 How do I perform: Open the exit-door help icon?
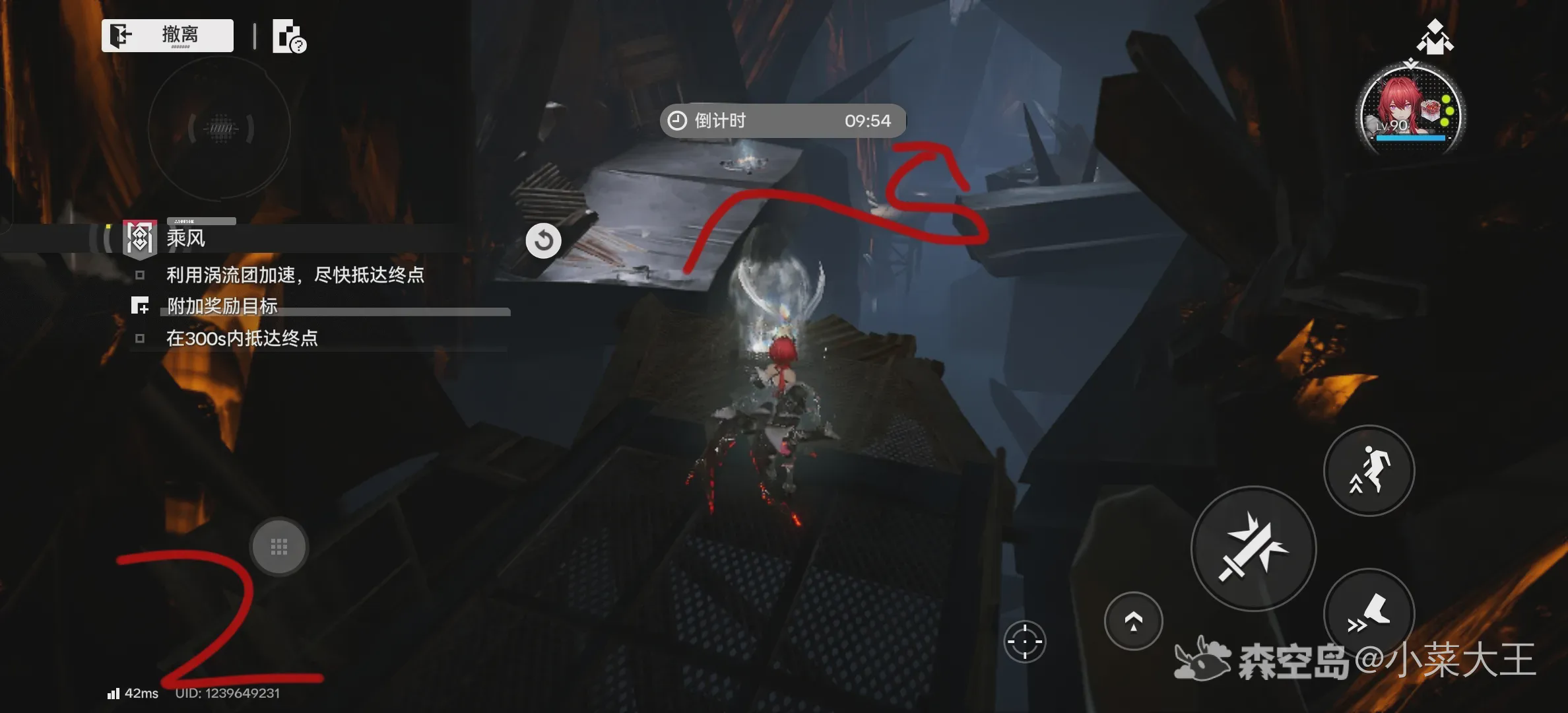(288, 37)
